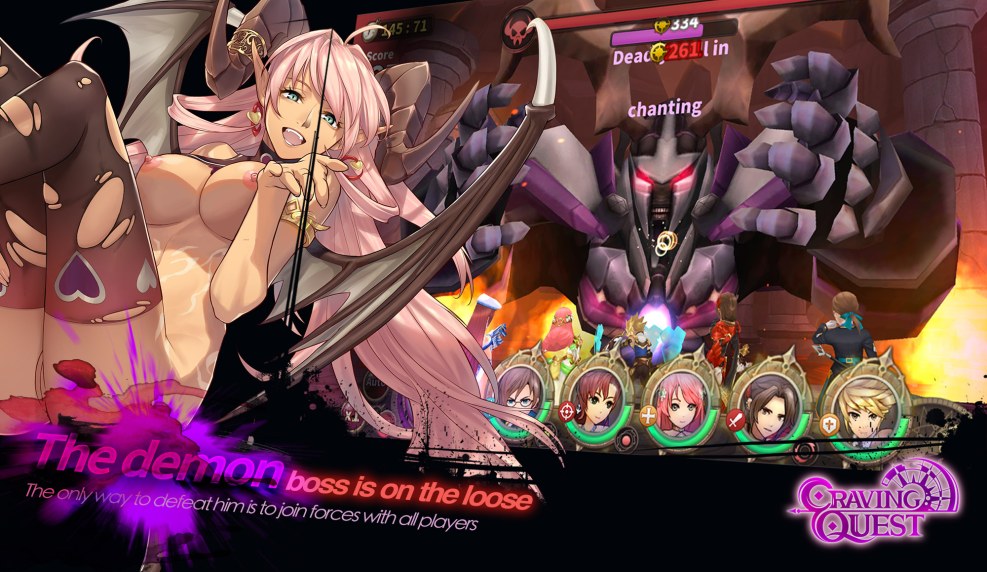Image resolution: width=987 pixels, height=572 pixels.
Task: Select the glasses-wearing hero portrait
Action: click(521, 391)
